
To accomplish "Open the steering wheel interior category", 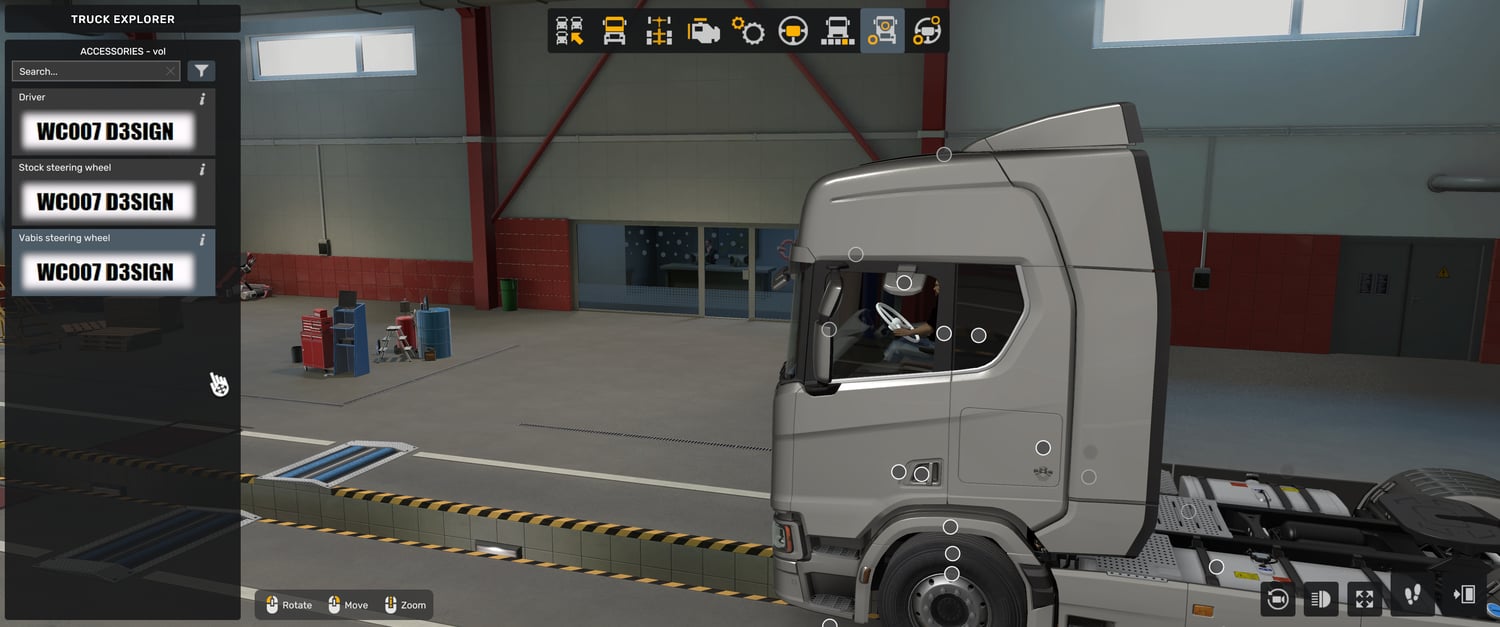I will [x=793, y=32].
